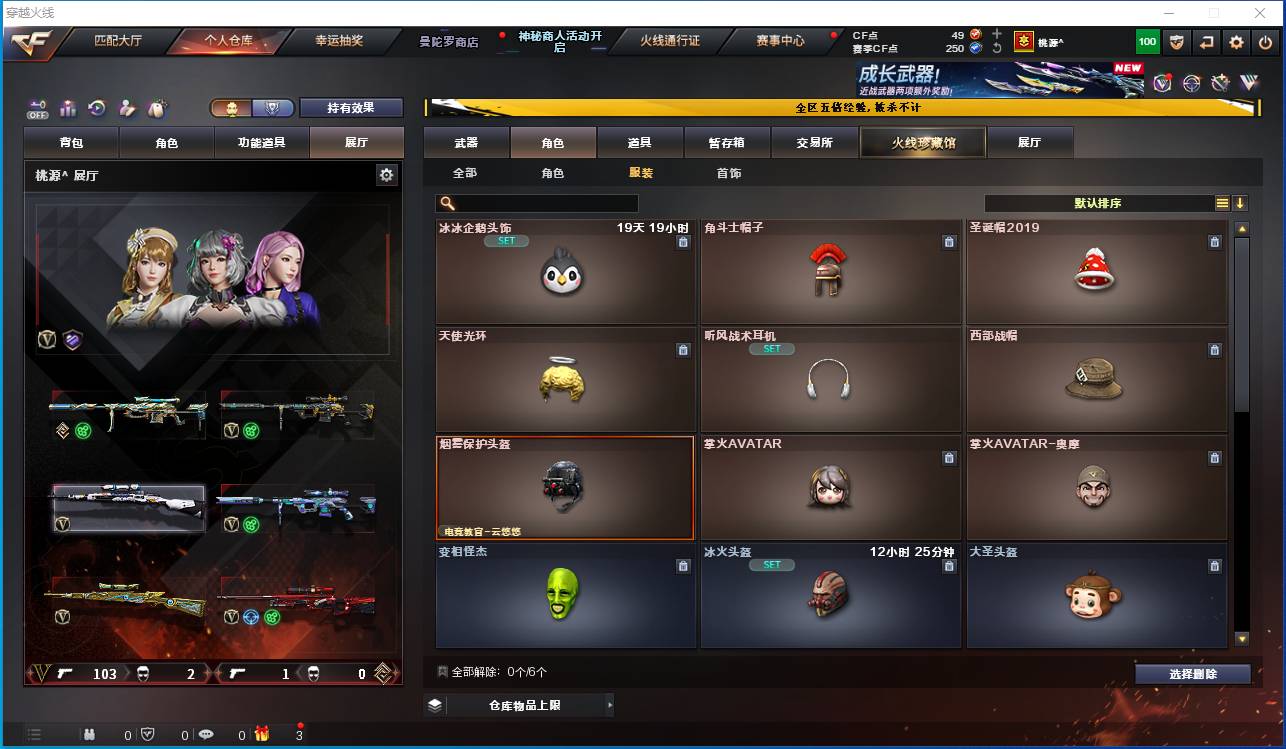This screenshot has height=749, width=1286.
Task: Open the 默认排序 sort dropdown
Action: (x=1098, y=203)
